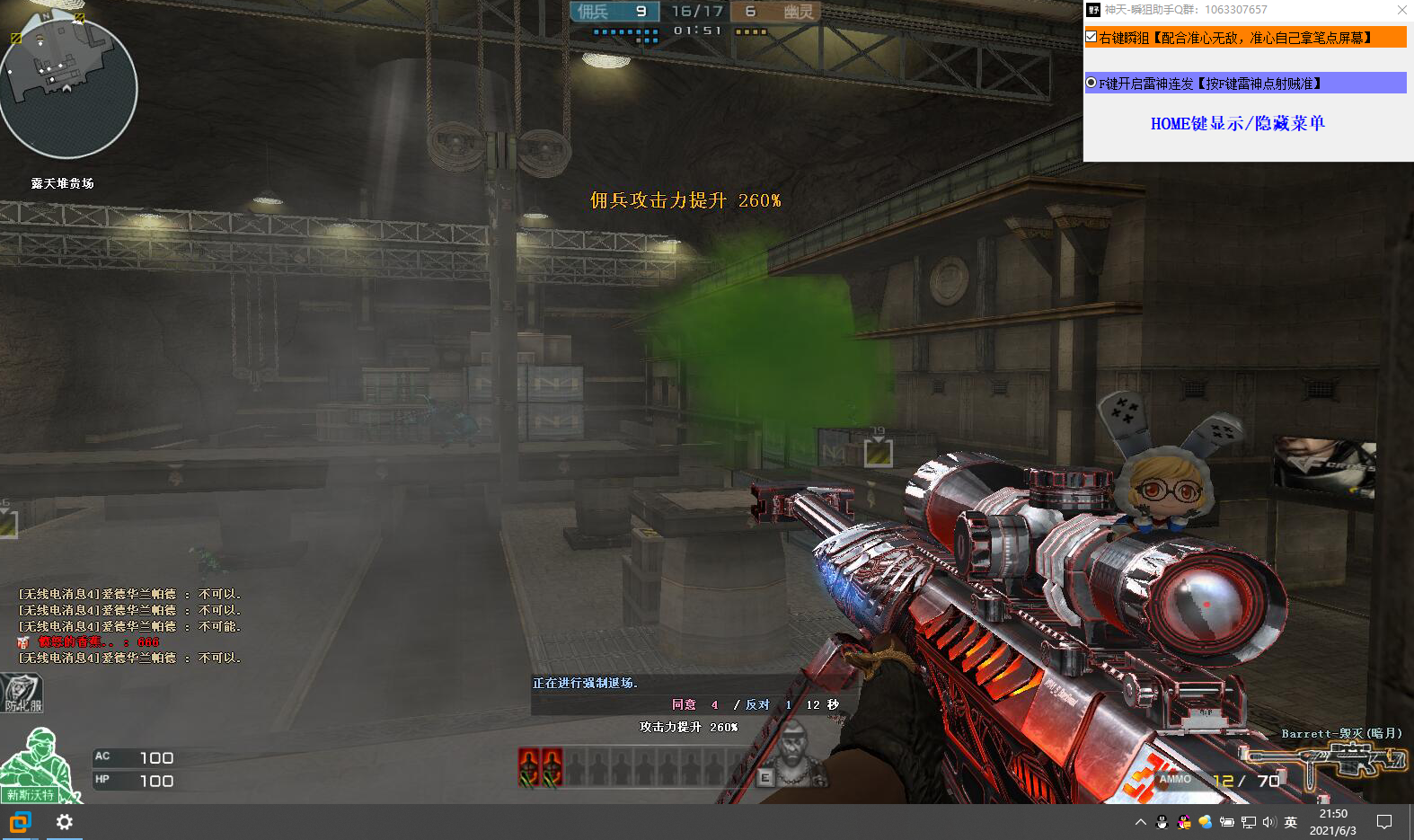
Task: Show hidden tray icons with the arrow
Action: (1141, 822)
